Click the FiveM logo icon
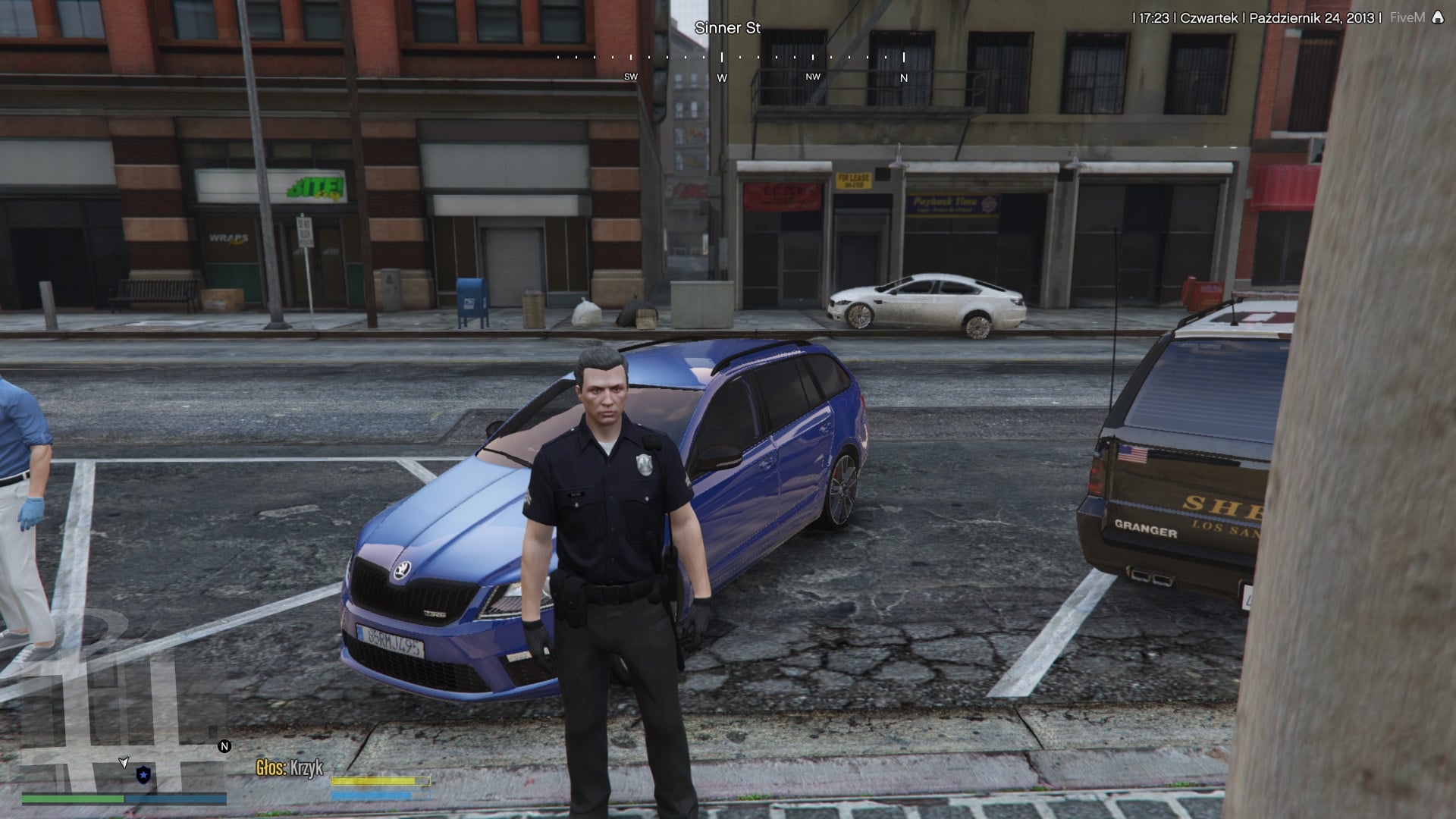This screenshot has width=1456, height=819. 1438,17
